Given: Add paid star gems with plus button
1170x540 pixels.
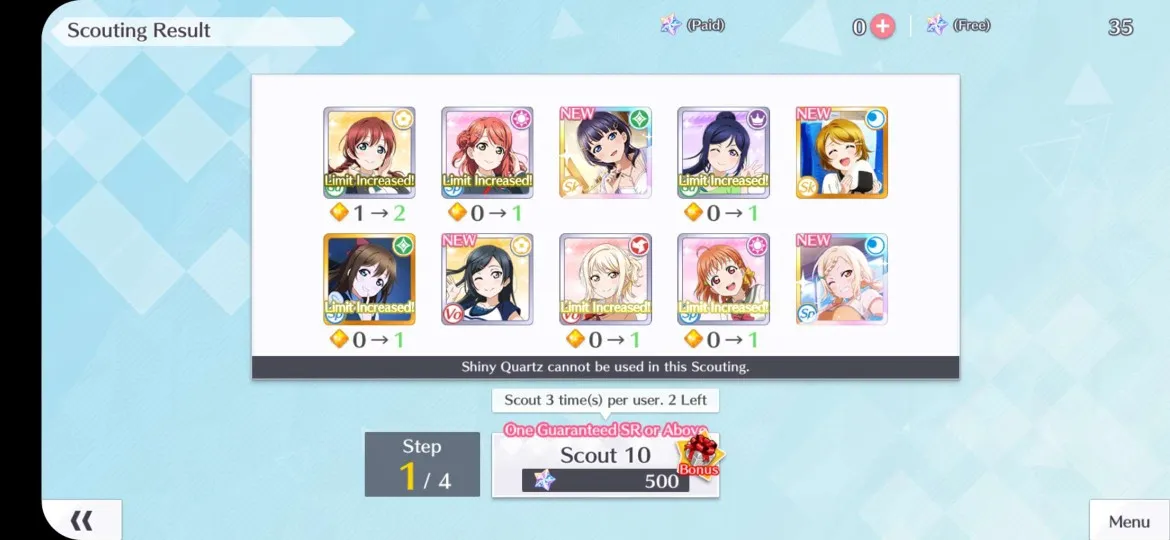Looking at the screenshot, I should pos(882,27).
